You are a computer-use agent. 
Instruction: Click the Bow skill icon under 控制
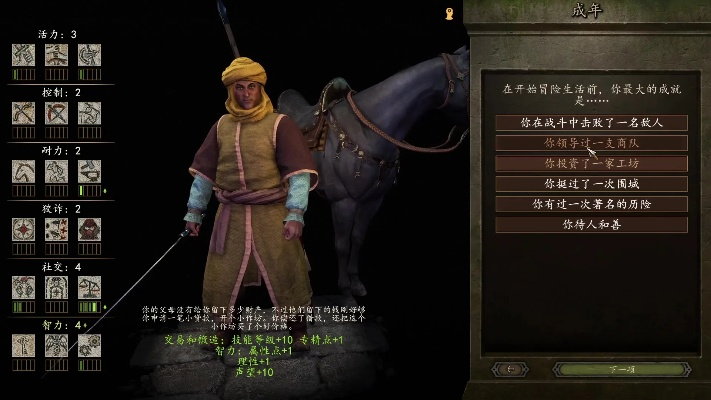tap(23, 112)
